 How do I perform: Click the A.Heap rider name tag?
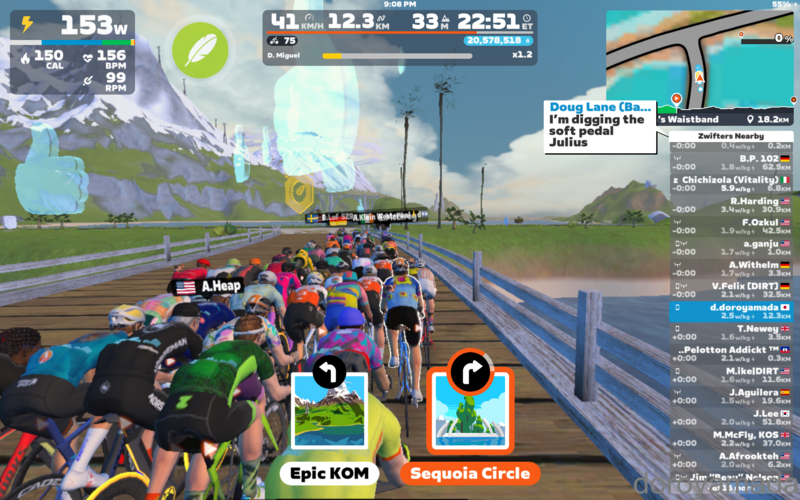point(209,286)
